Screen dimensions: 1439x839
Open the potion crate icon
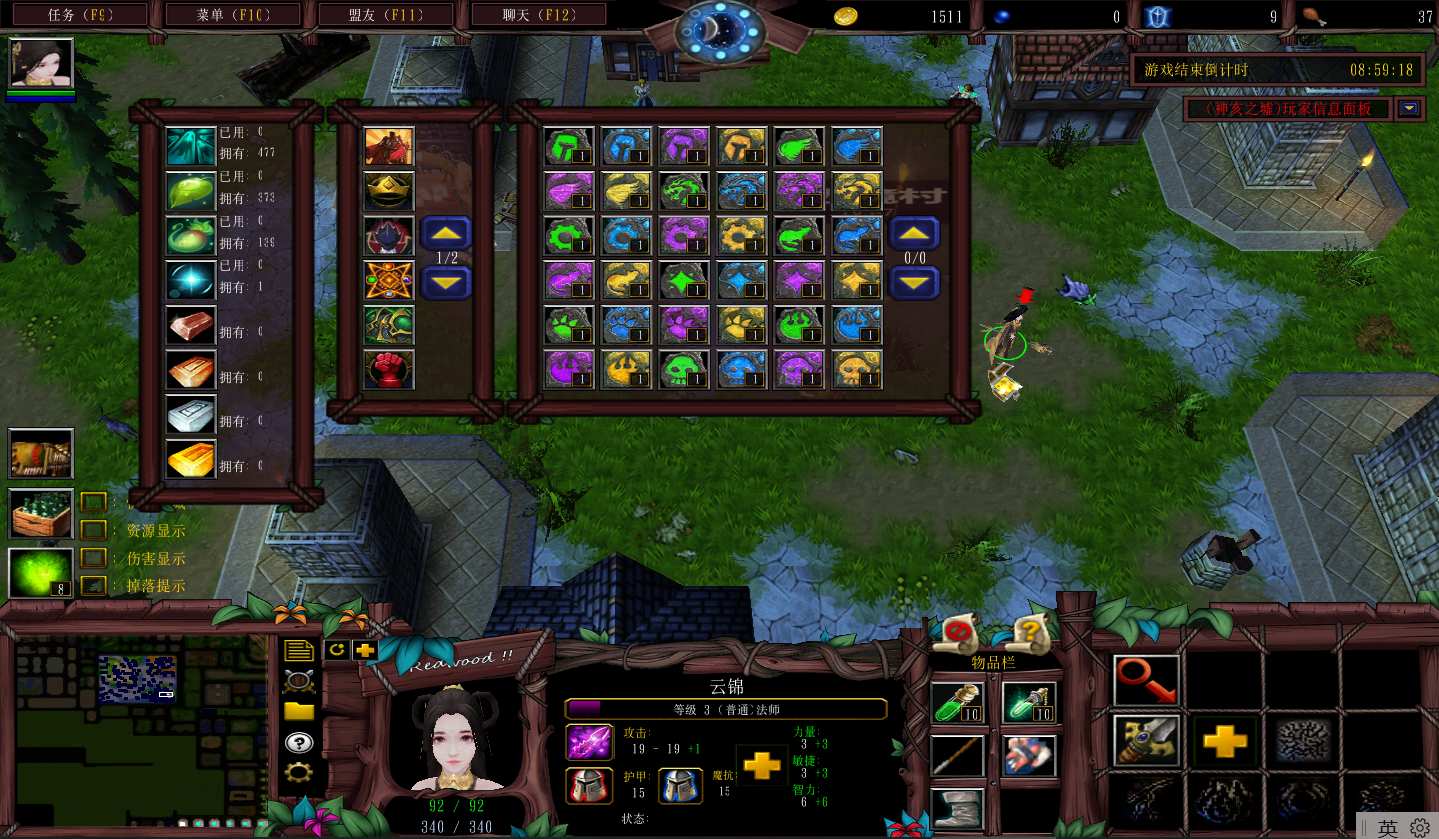pyautogui.click(x=41, y=514)
